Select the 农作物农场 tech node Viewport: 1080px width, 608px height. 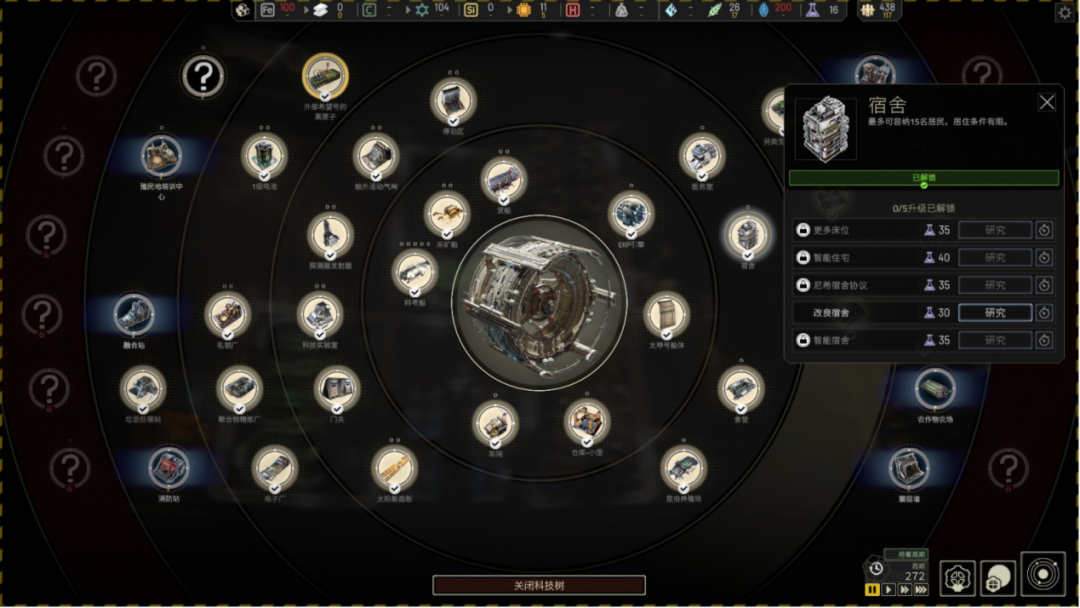(x=934, y=388)
